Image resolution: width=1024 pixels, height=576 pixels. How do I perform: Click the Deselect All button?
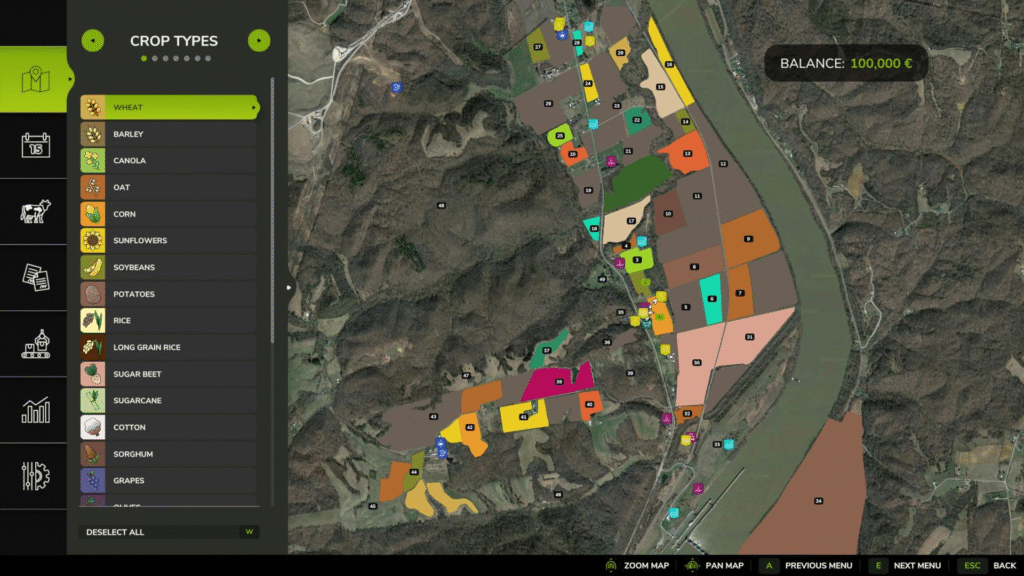pos(168,532)
